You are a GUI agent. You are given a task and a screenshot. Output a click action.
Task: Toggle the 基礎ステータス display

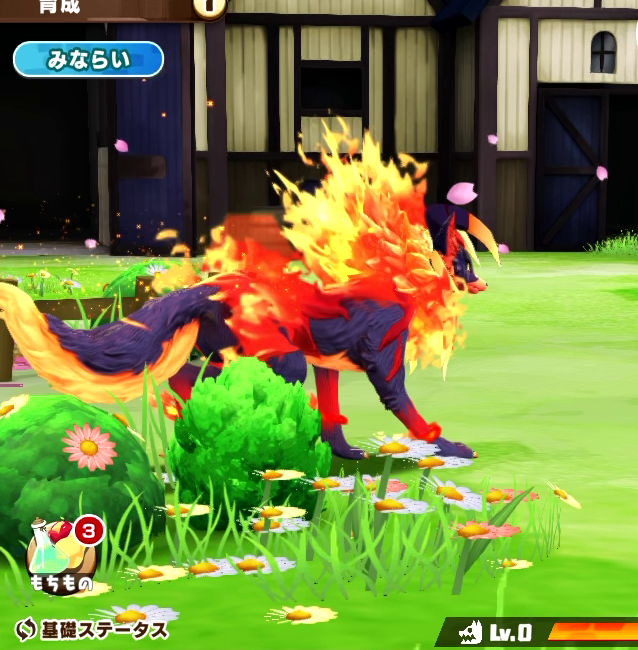tap(92, 630)
